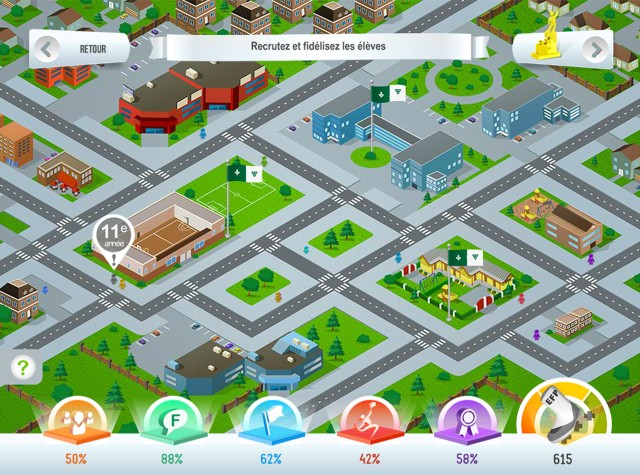Click the next arrow beside the gold trophy

(596, 49)
